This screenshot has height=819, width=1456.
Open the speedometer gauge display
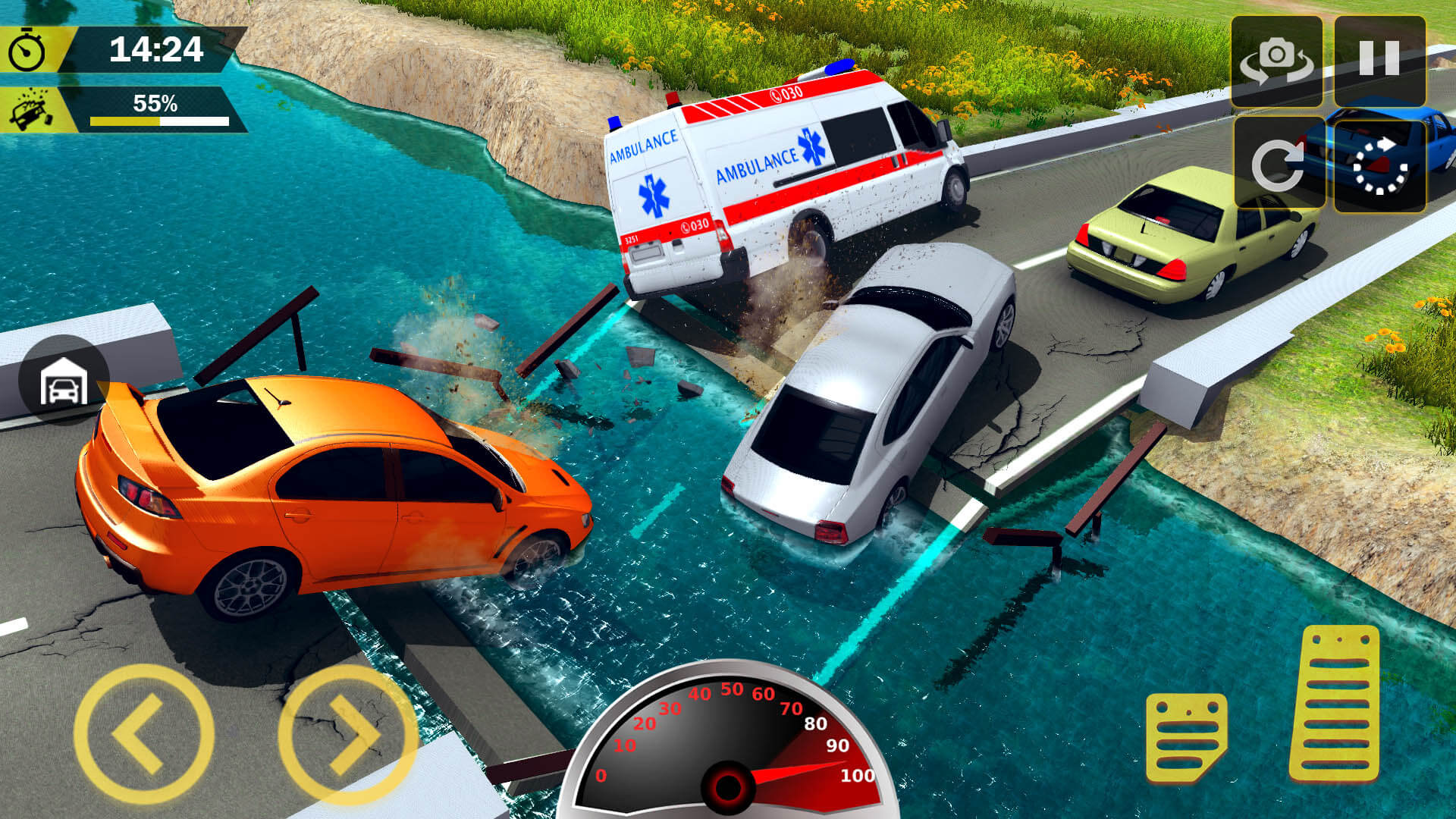[x=732, y=751]
